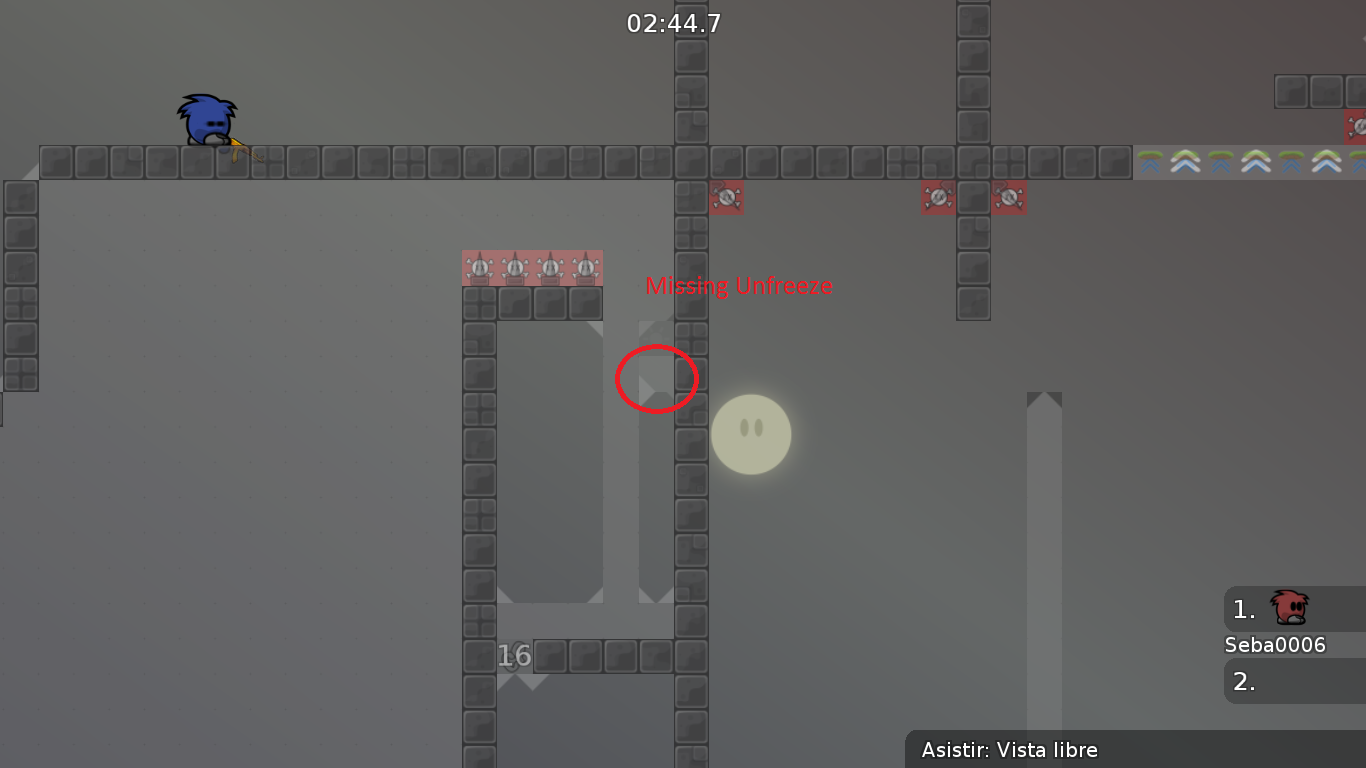The width and height of the screenshot is (1366, 768).
Task: Click the glowing ghost spectator blob
Action: pyautogui.click(x=751, y=433)
